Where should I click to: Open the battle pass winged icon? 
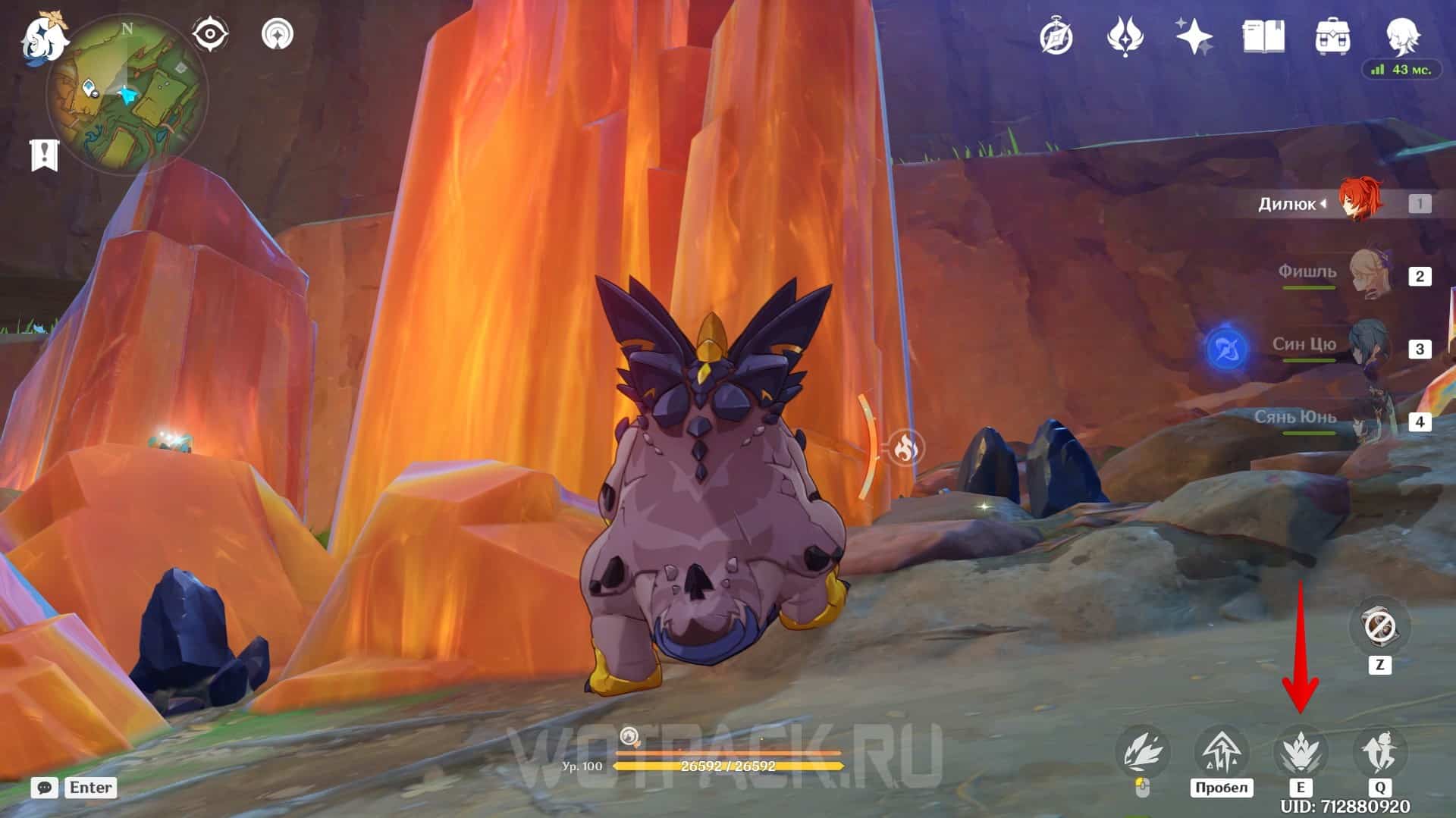click(x=1125, y=36)
